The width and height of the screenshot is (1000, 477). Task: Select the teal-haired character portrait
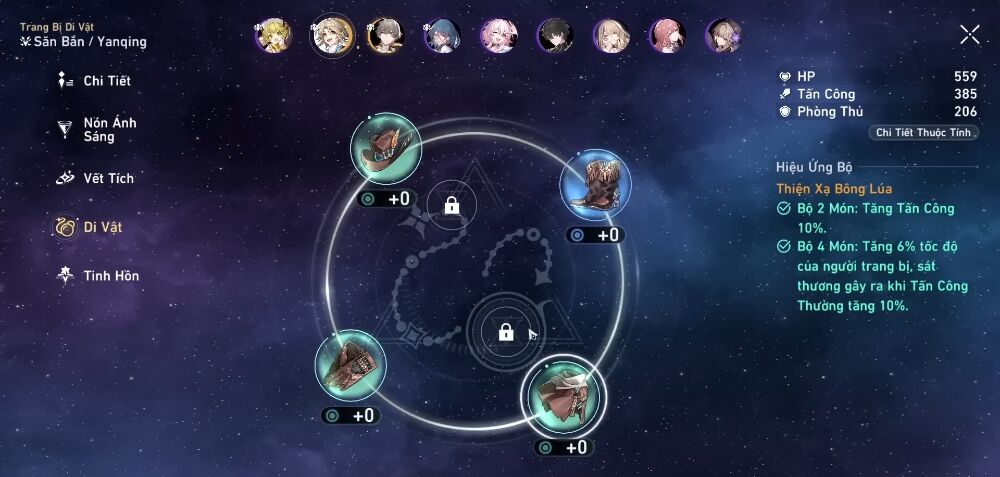[442, 36]
